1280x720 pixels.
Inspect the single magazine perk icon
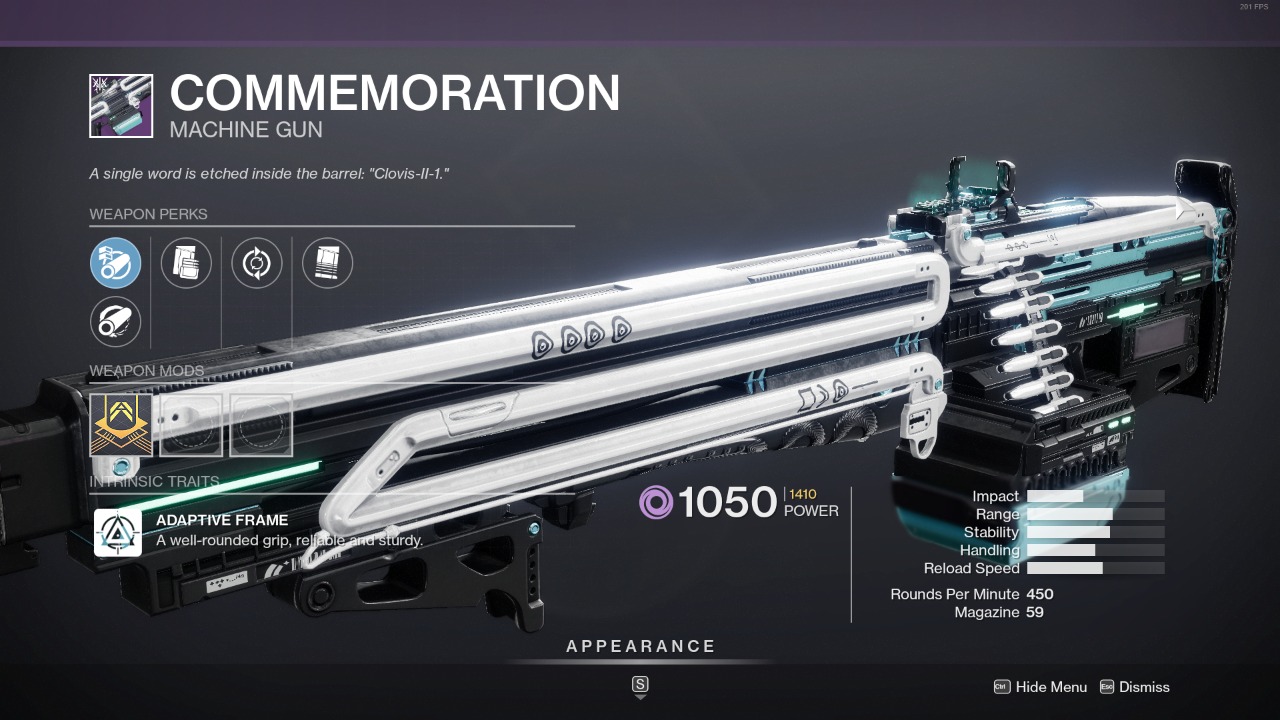point(327,263)
